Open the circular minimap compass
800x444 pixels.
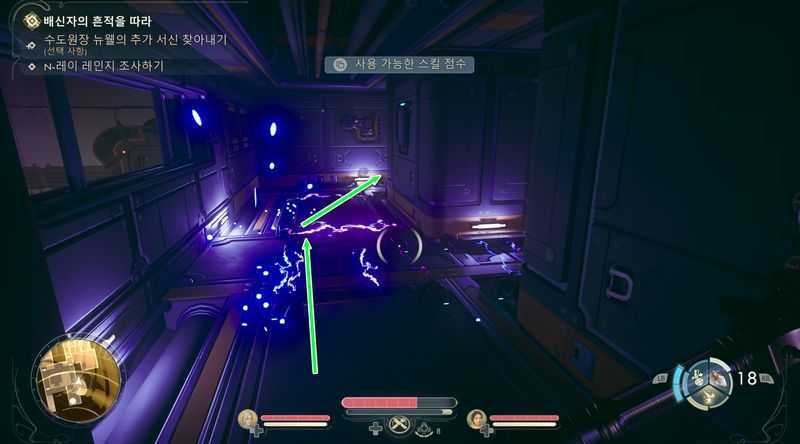click(77, 380)
